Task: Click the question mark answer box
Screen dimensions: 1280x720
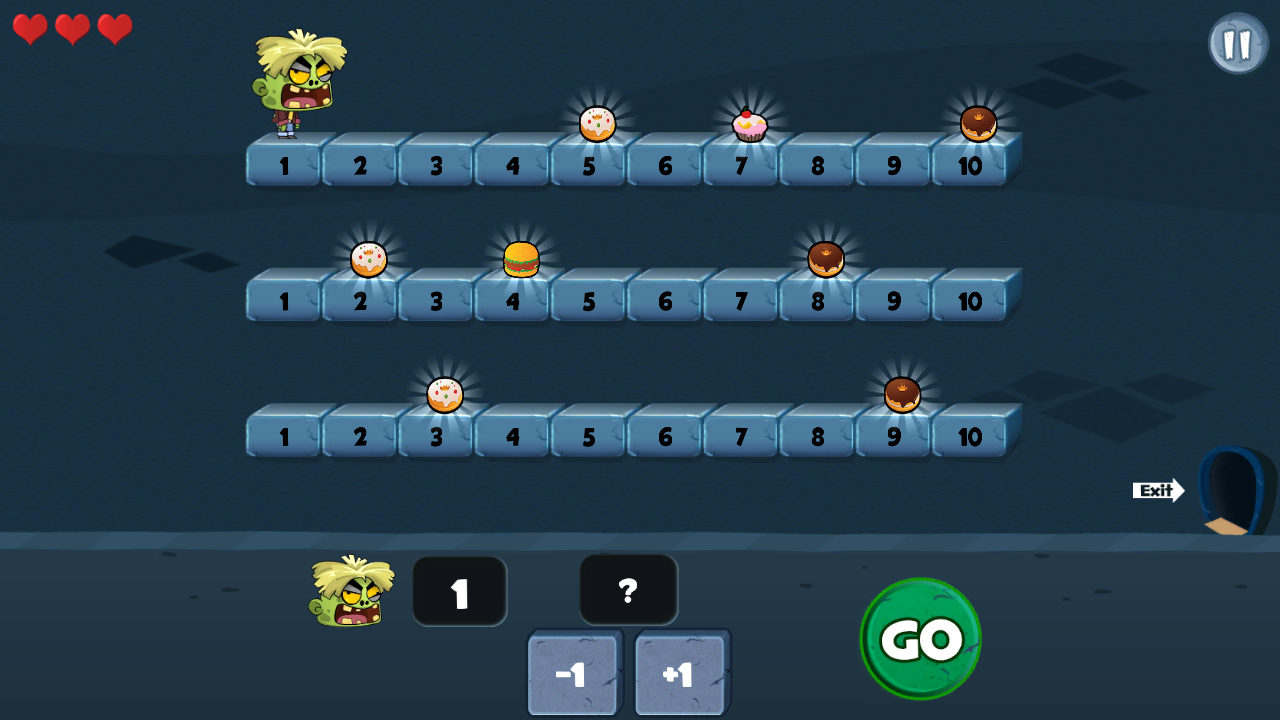Action: click(628, 591)
